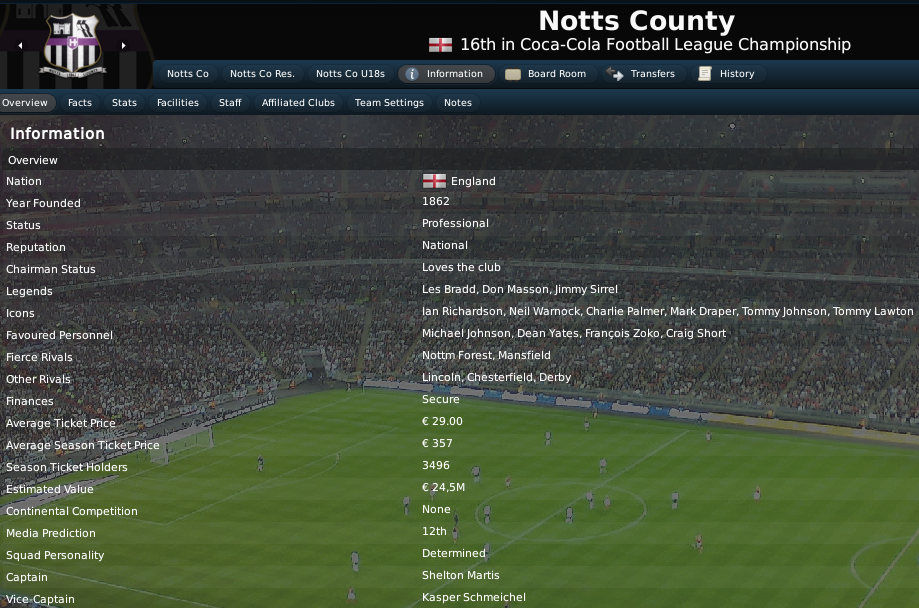Open the Stats sub-tab
This screenshot has height=608, width=919.
tap(125, 103)
